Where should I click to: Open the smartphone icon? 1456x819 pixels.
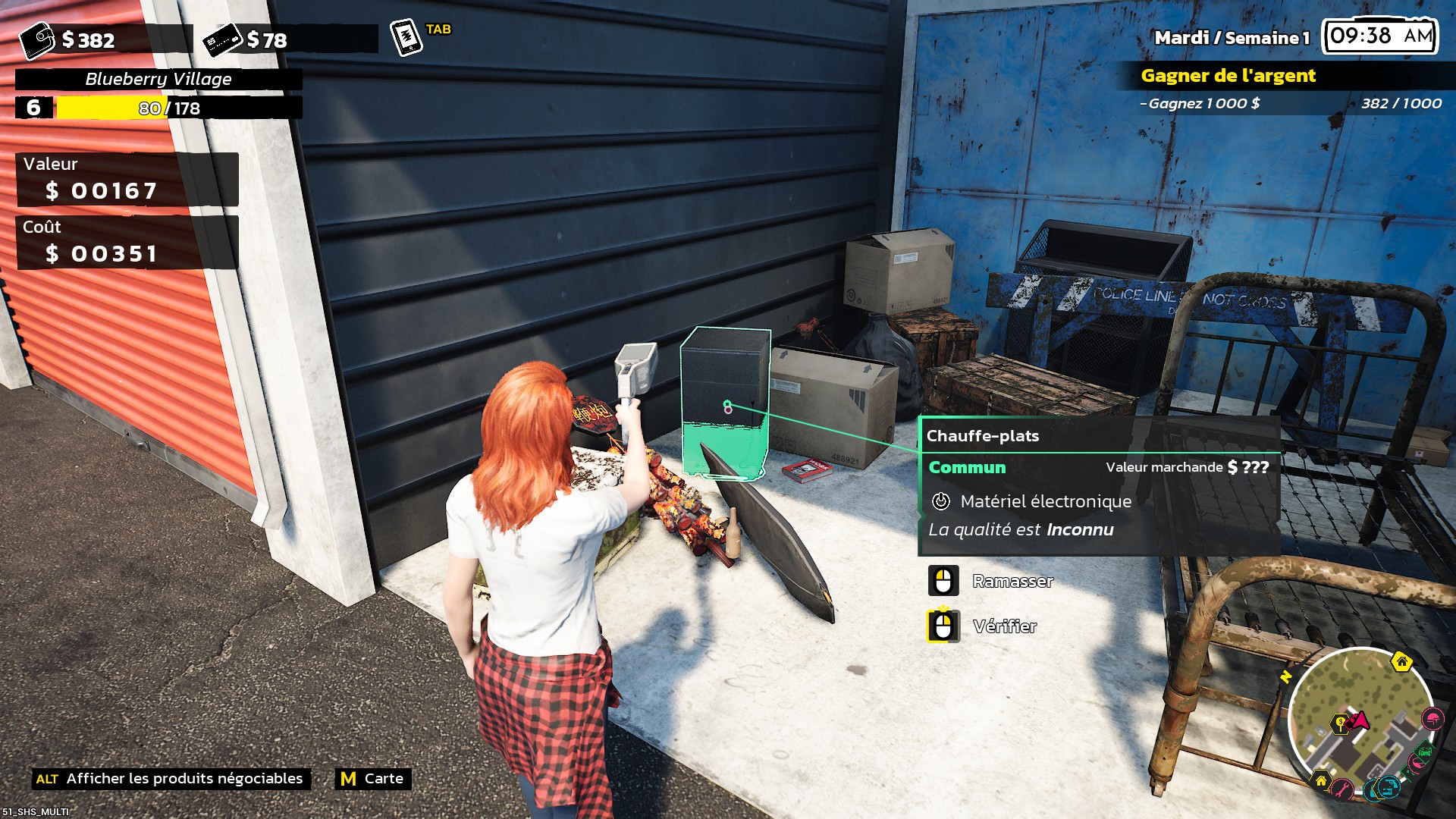(406, 37)
